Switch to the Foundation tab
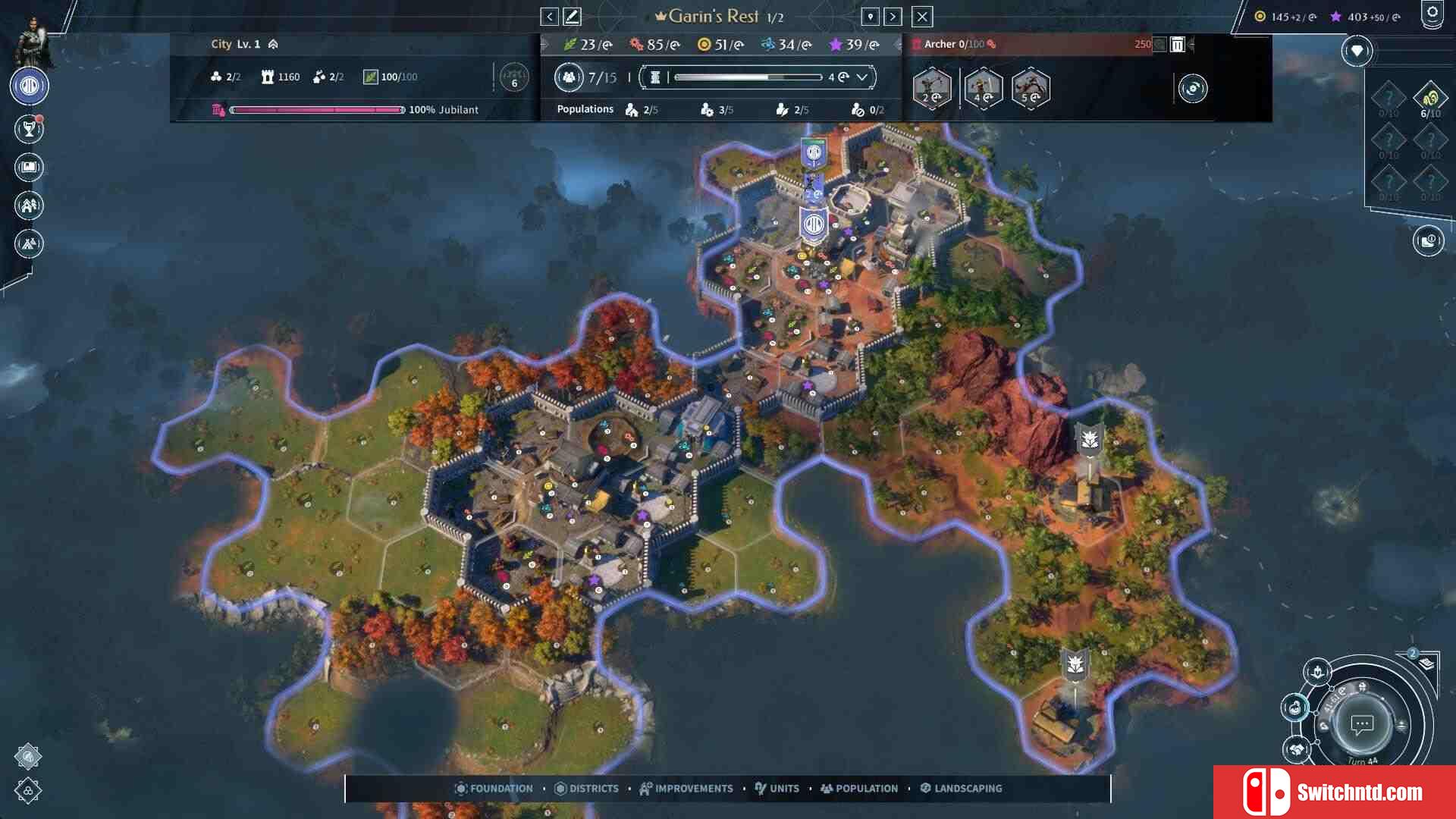Viewport: 1456px width, 819px height. point(494,789)
